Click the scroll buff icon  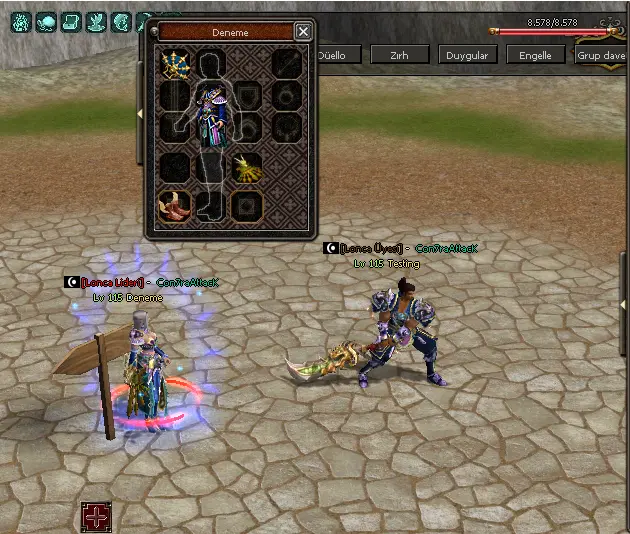pyautogui.click(x=71, y=22)
